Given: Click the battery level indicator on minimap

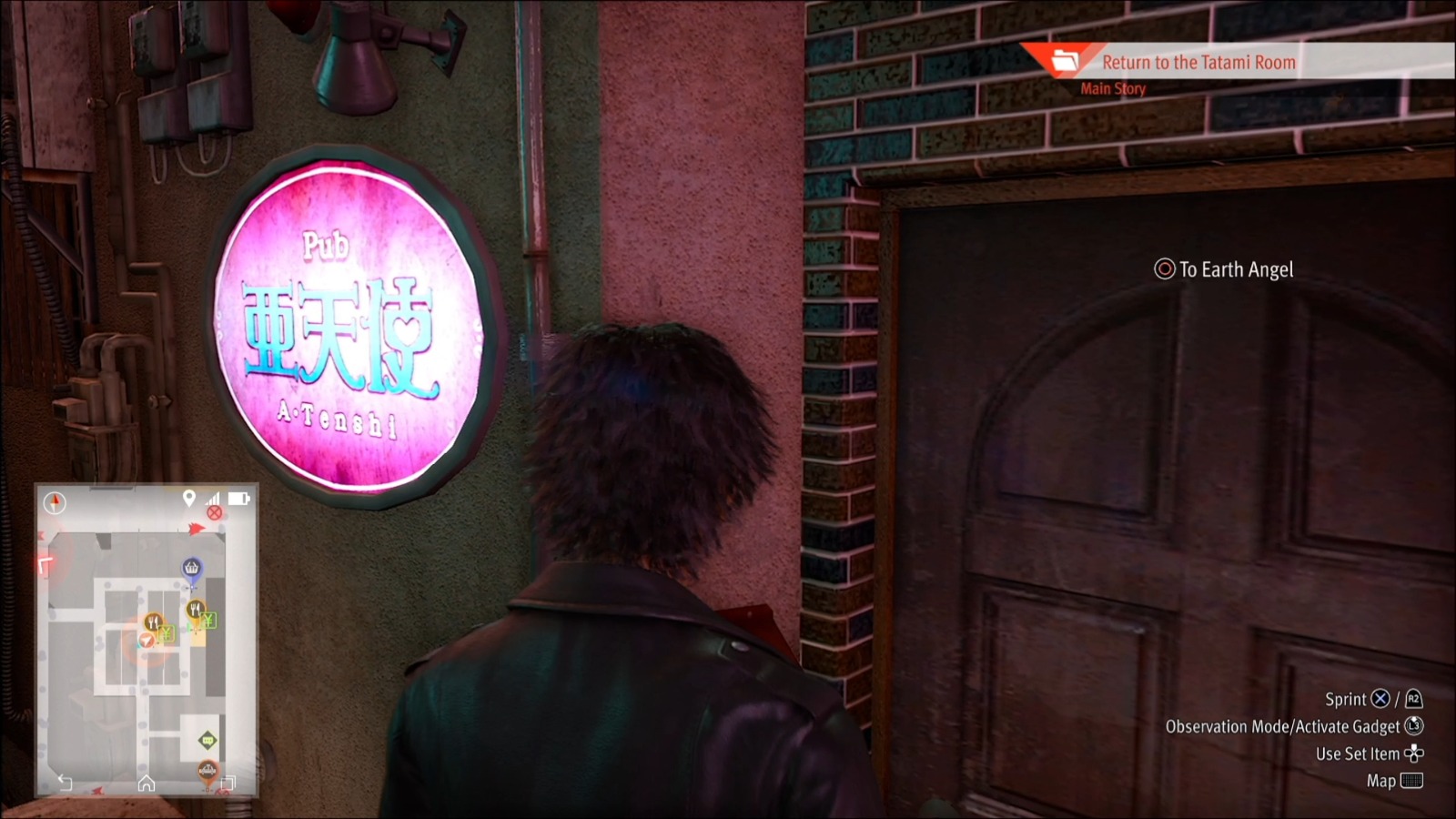Looking at the screenshot, I should 238,497.
